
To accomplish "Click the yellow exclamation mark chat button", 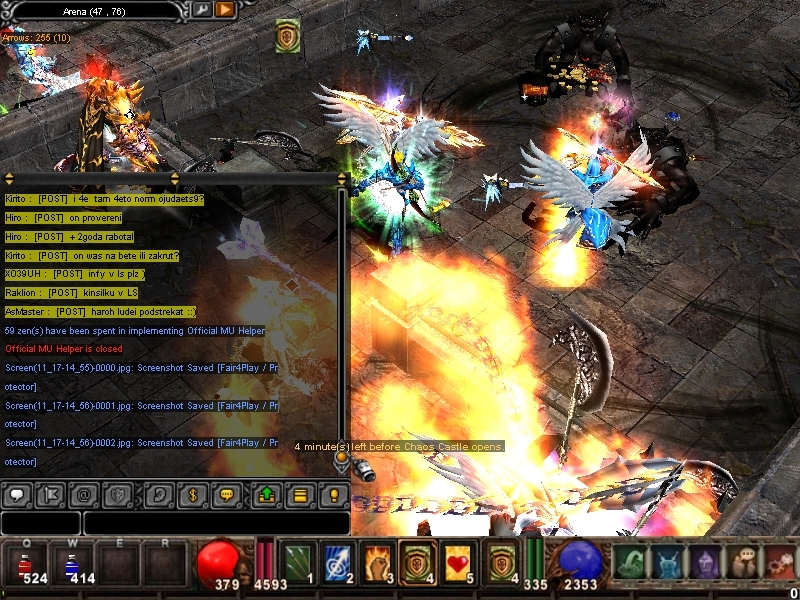I will click(333, 494).
